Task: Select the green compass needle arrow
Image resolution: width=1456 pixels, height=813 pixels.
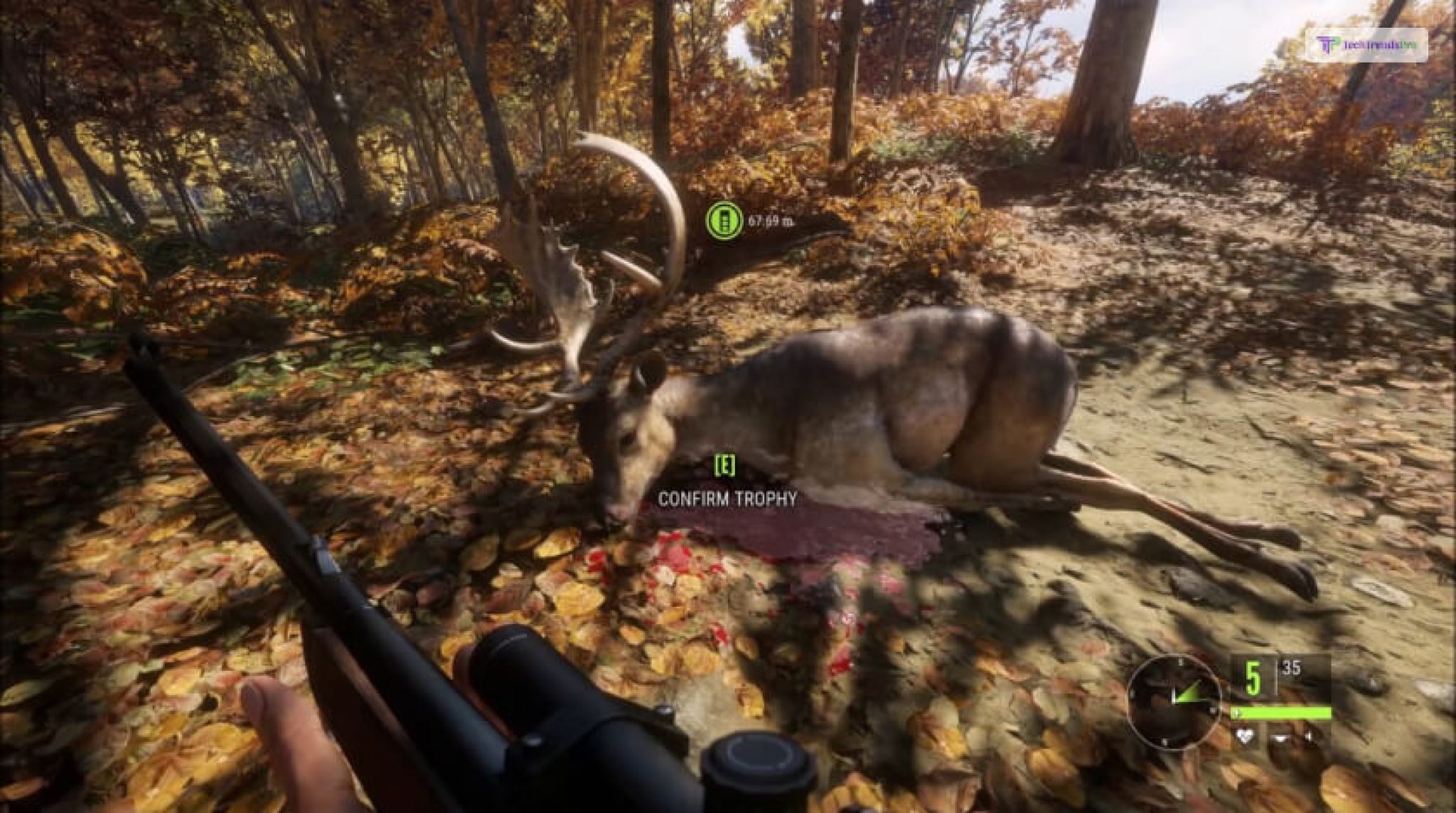Action: [x=1186, y=692]
